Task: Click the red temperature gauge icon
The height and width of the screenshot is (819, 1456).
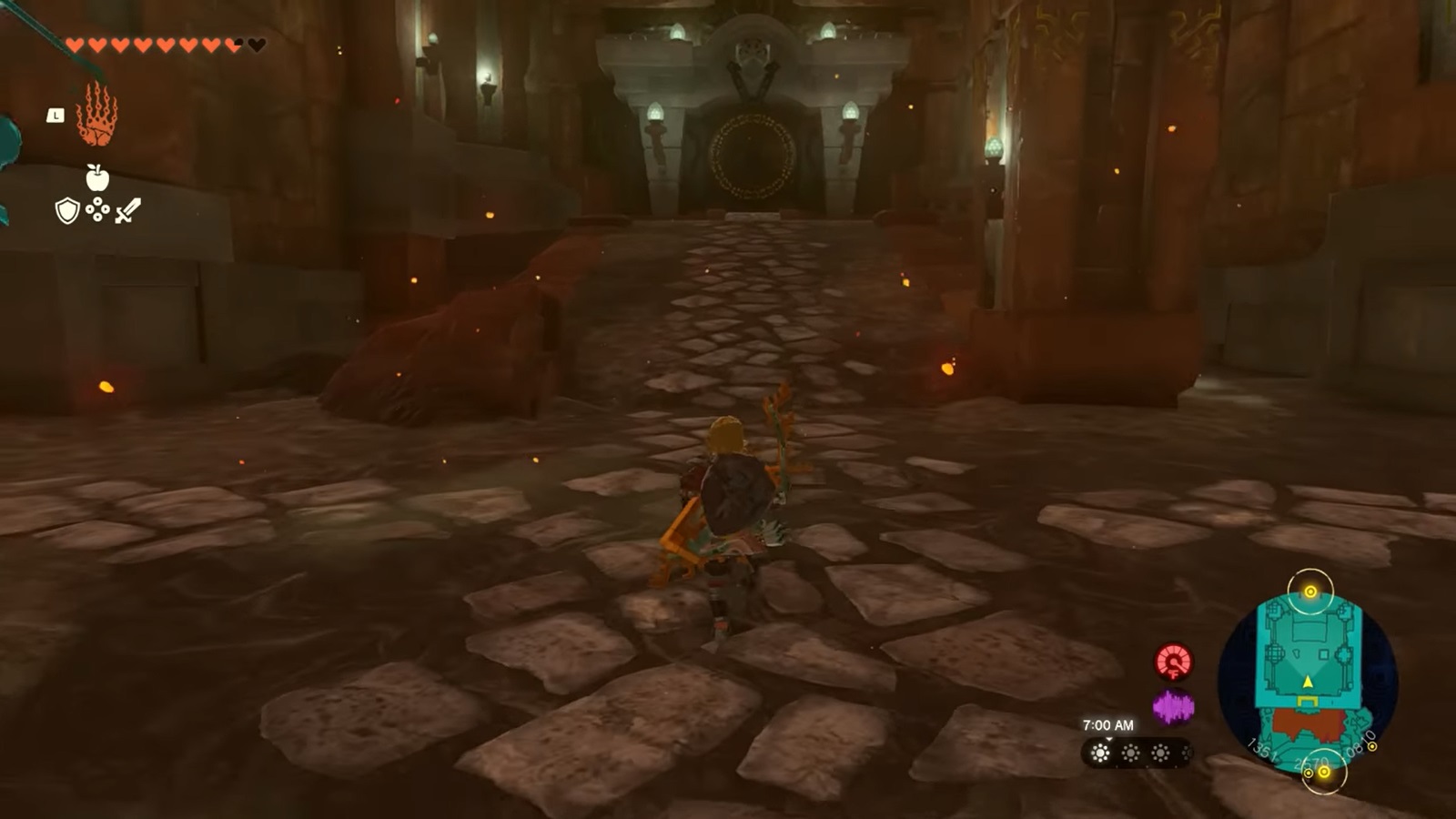Action: [x=1173, y=662]
